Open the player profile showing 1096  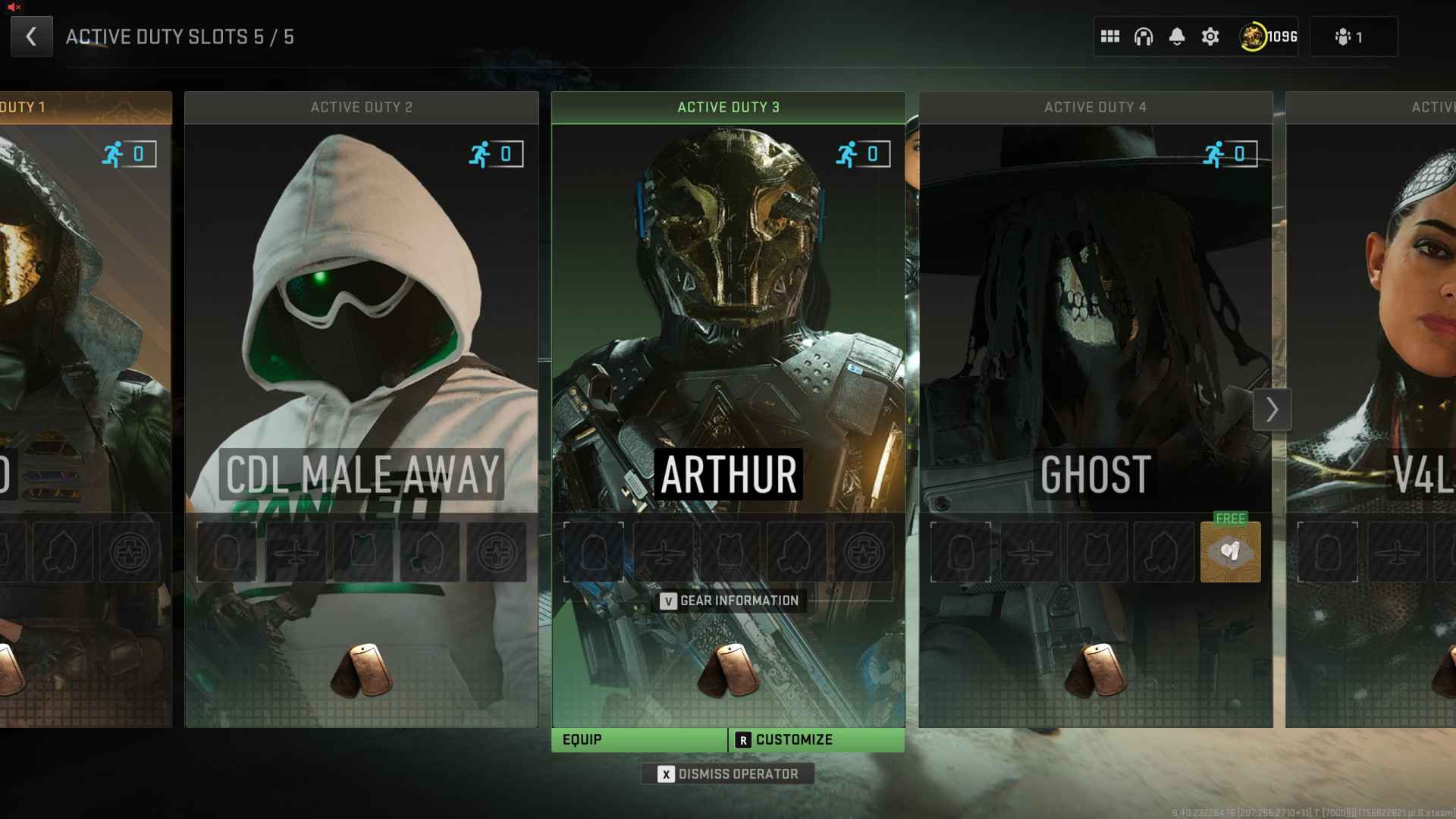(1269, 36)
